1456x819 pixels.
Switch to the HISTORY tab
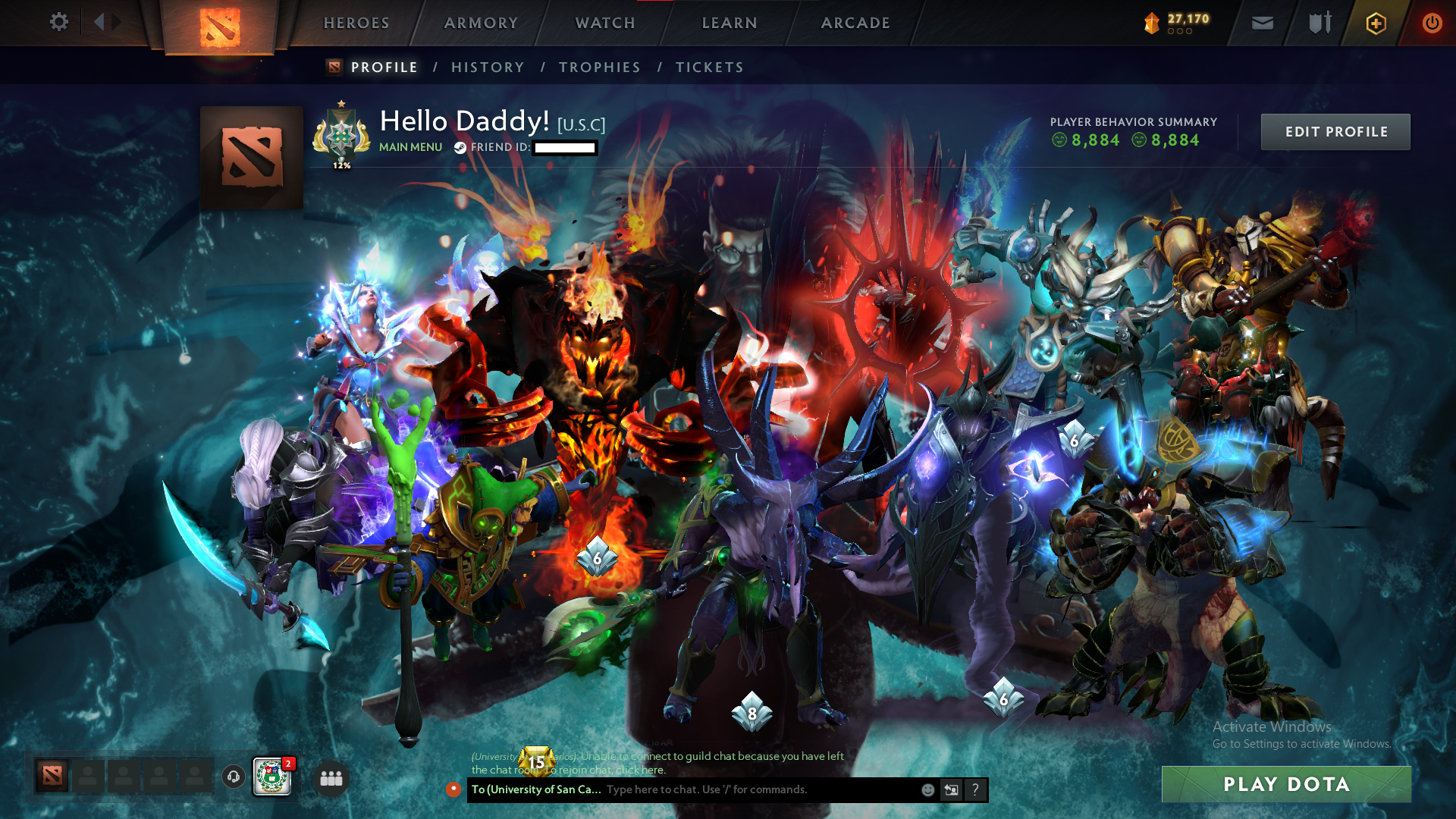[488, 67]
